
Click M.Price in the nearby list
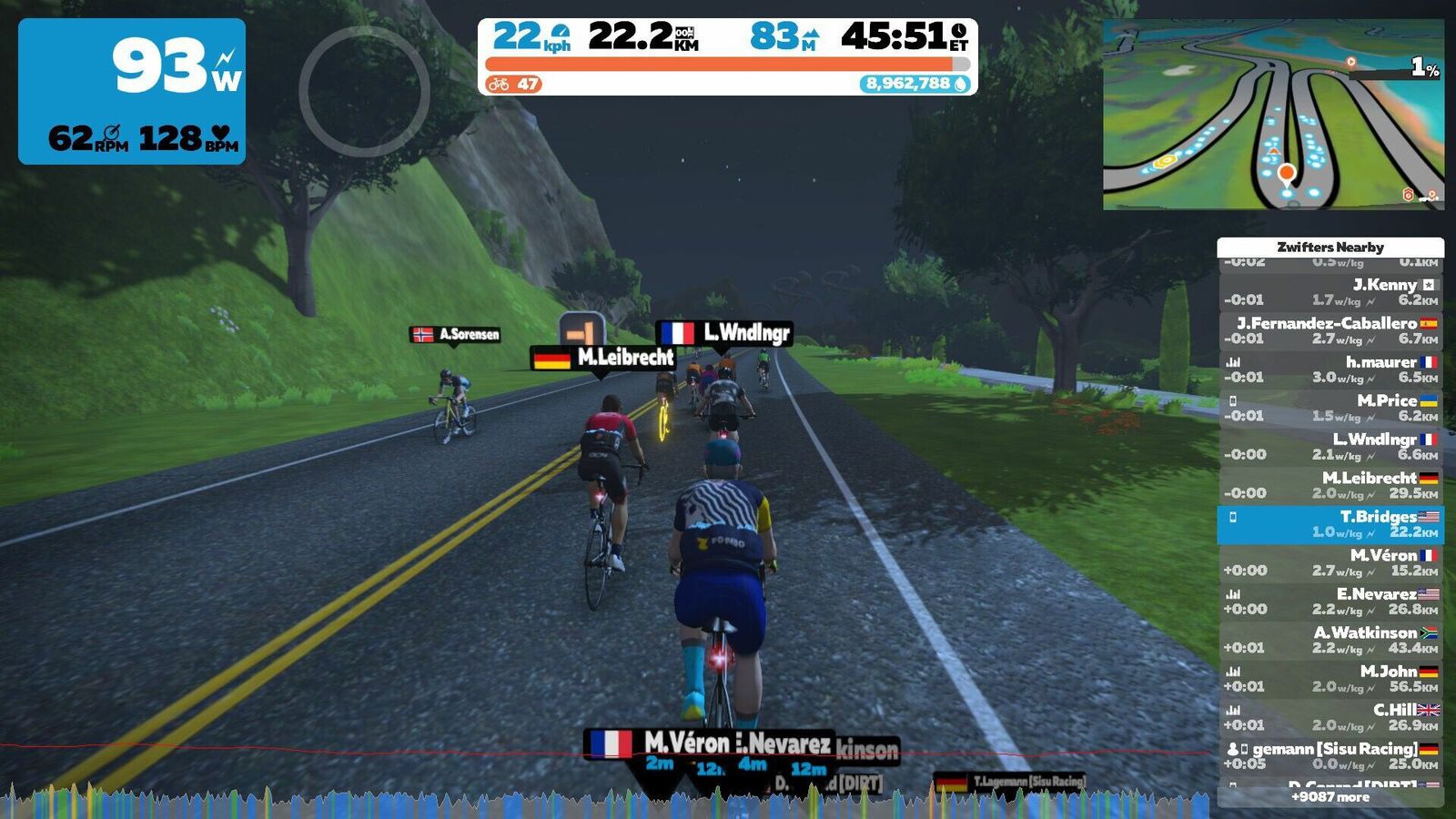[x=1330, y=408]
